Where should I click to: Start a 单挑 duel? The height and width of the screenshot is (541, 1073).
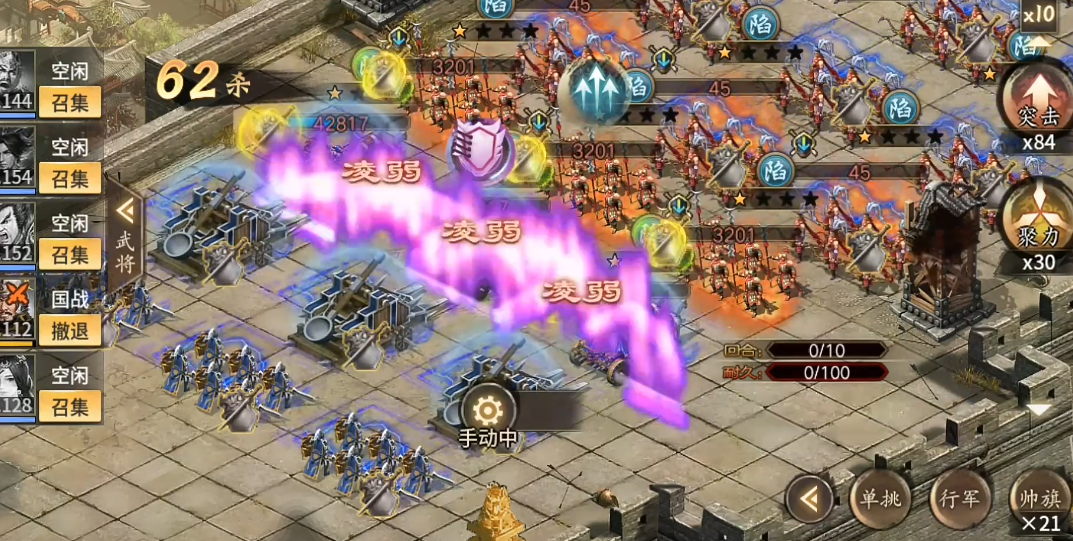coord(881,497)
